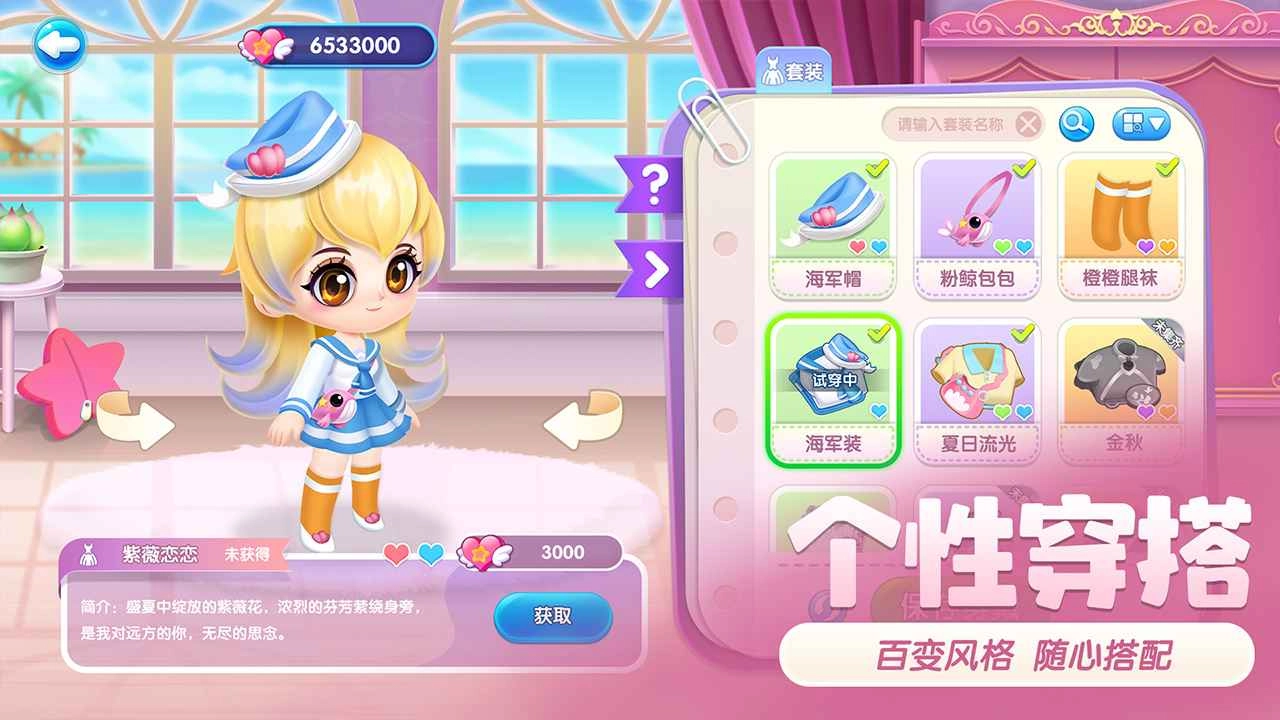
Task: Tap the pink star heart currency icon
Action: (x=264, y=44)
